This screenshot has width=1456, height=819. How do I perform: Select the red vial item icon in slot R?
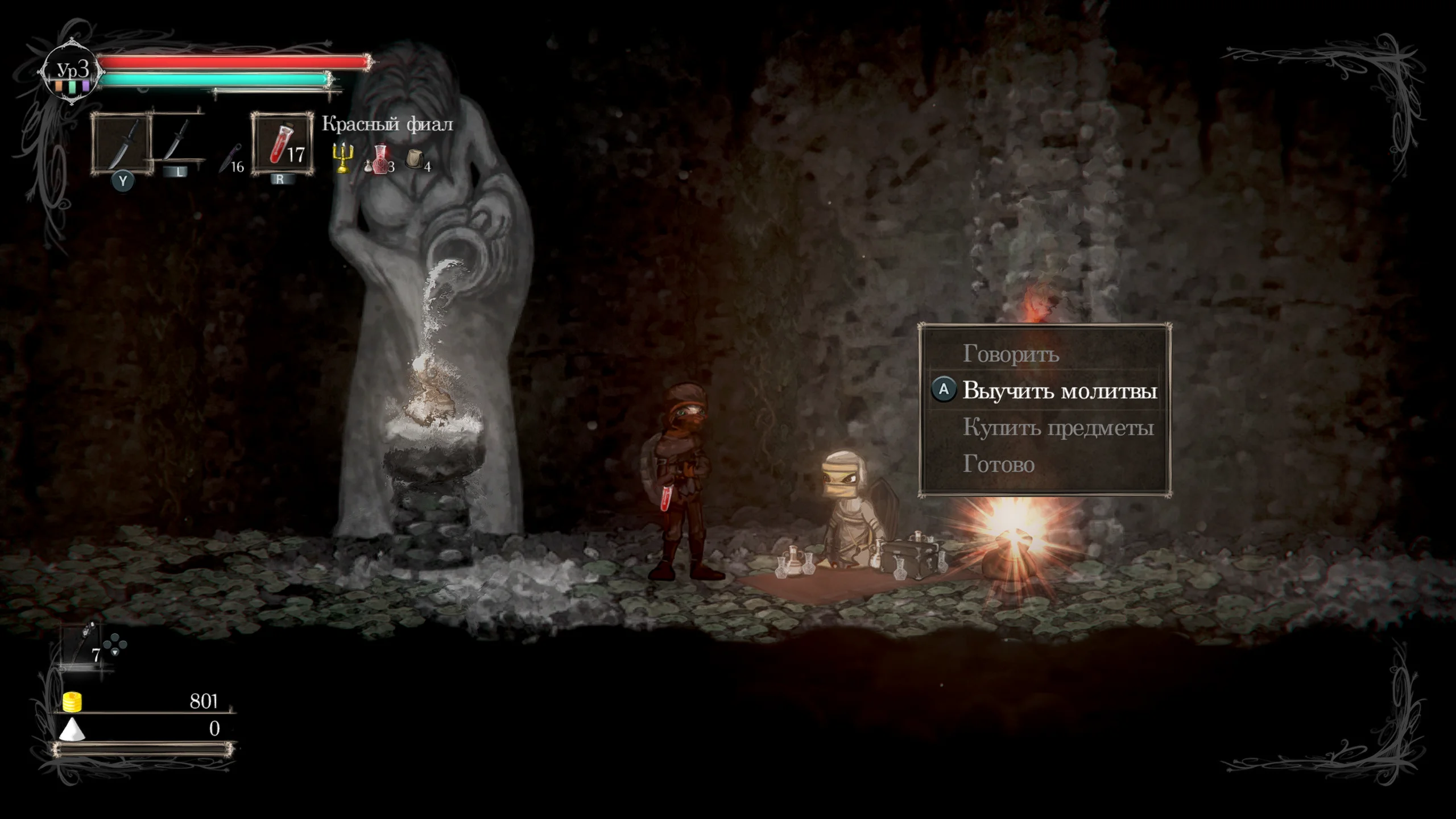(281, 144)
